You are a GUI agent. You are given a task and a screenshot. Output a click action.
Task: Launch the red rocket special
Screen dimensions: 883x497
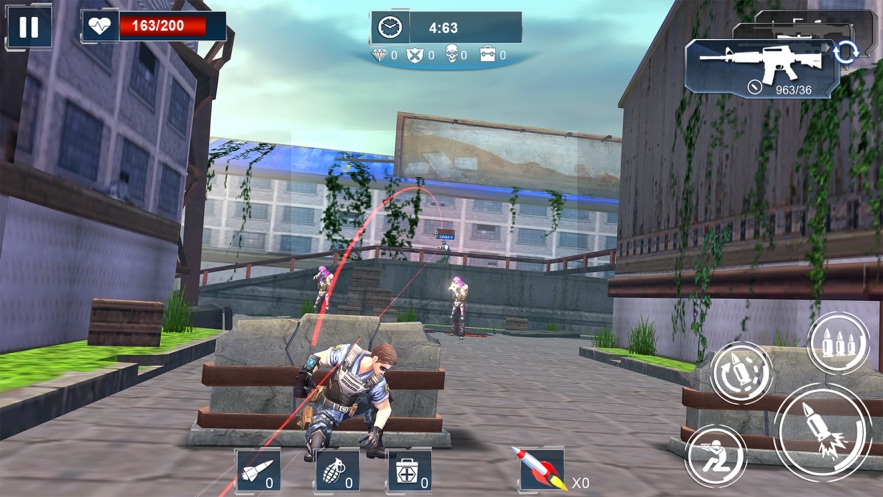540,469
